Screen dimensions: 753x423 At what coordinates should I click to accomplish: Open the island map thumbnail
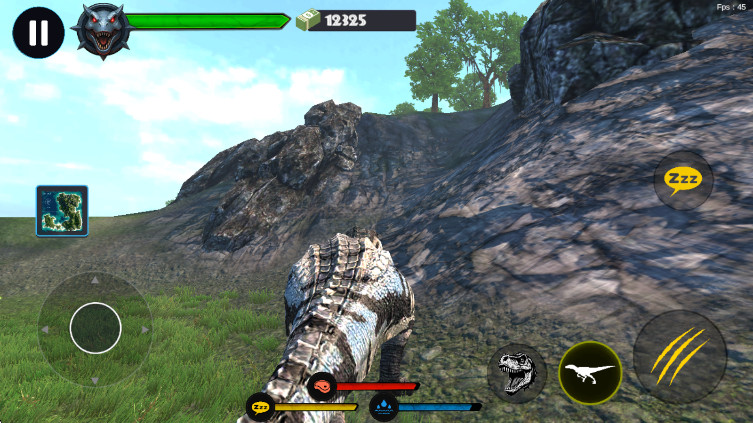coord(62,210)
